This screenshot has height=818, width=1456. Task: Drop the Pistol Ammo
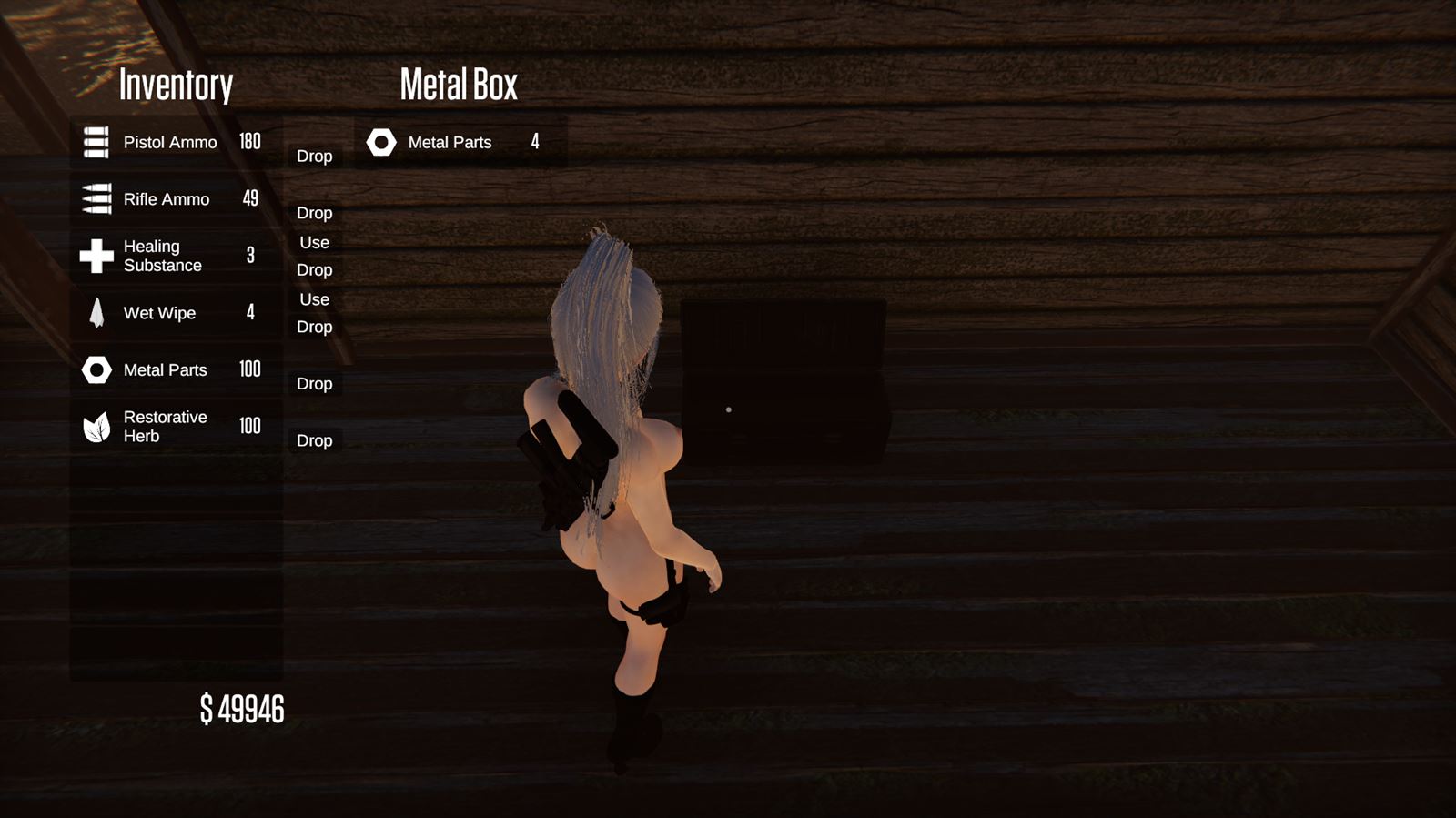[x=314, y=157]
